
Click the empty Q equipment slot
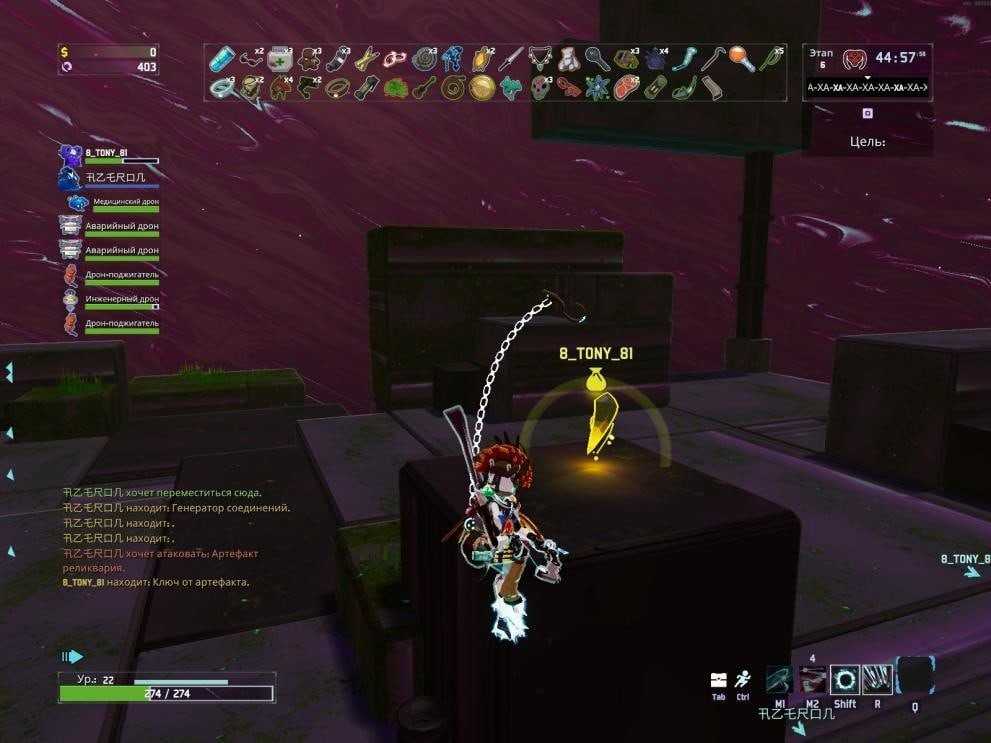pyautogui.click(x=915, y=676)
